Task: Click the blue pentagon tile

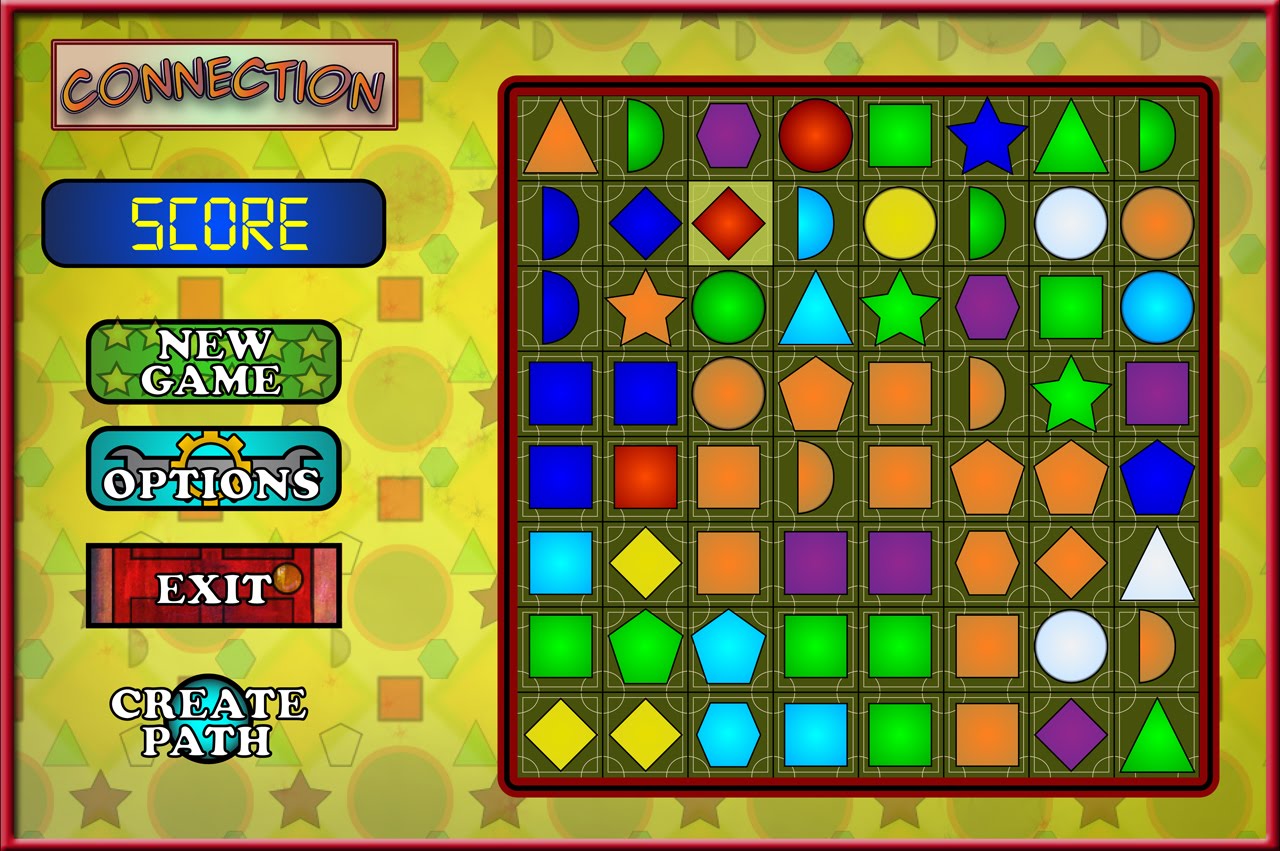Action: point(1157,478)
